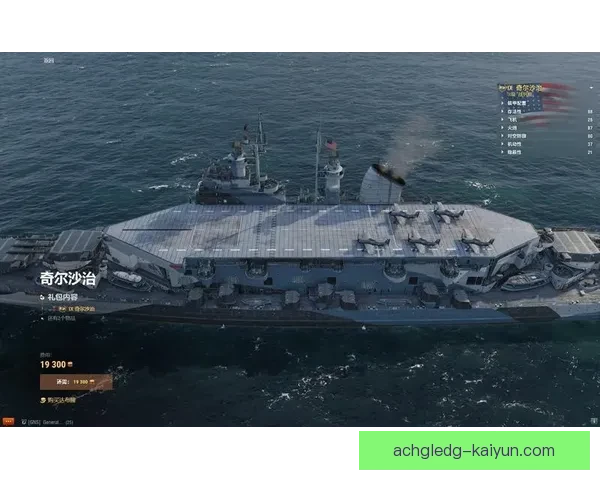Screen dimensions: 600x480
Task: Collapse the ship stats panel arrow
Action: [x=591, y=88]
